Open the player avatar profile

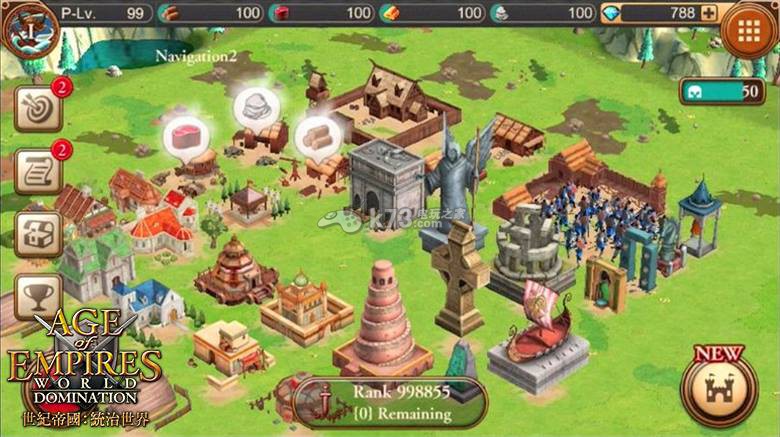pos(28,25)
